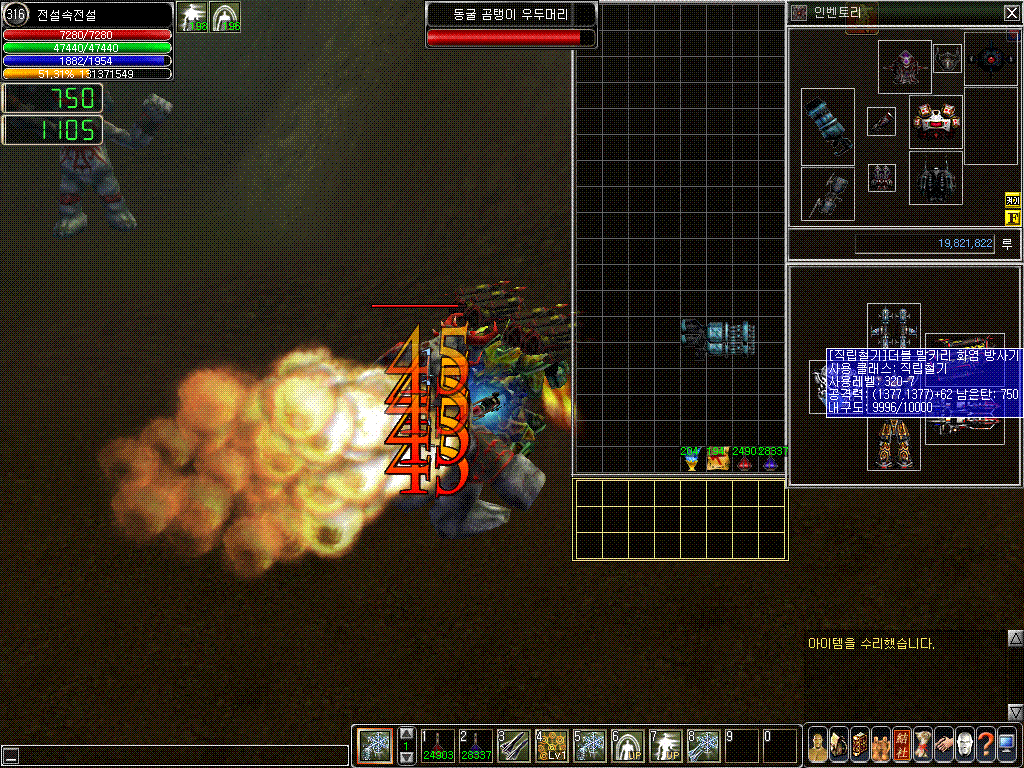Open the system computer monitor menu
The image size is (1024, 768).
[x=1006, y=745]
